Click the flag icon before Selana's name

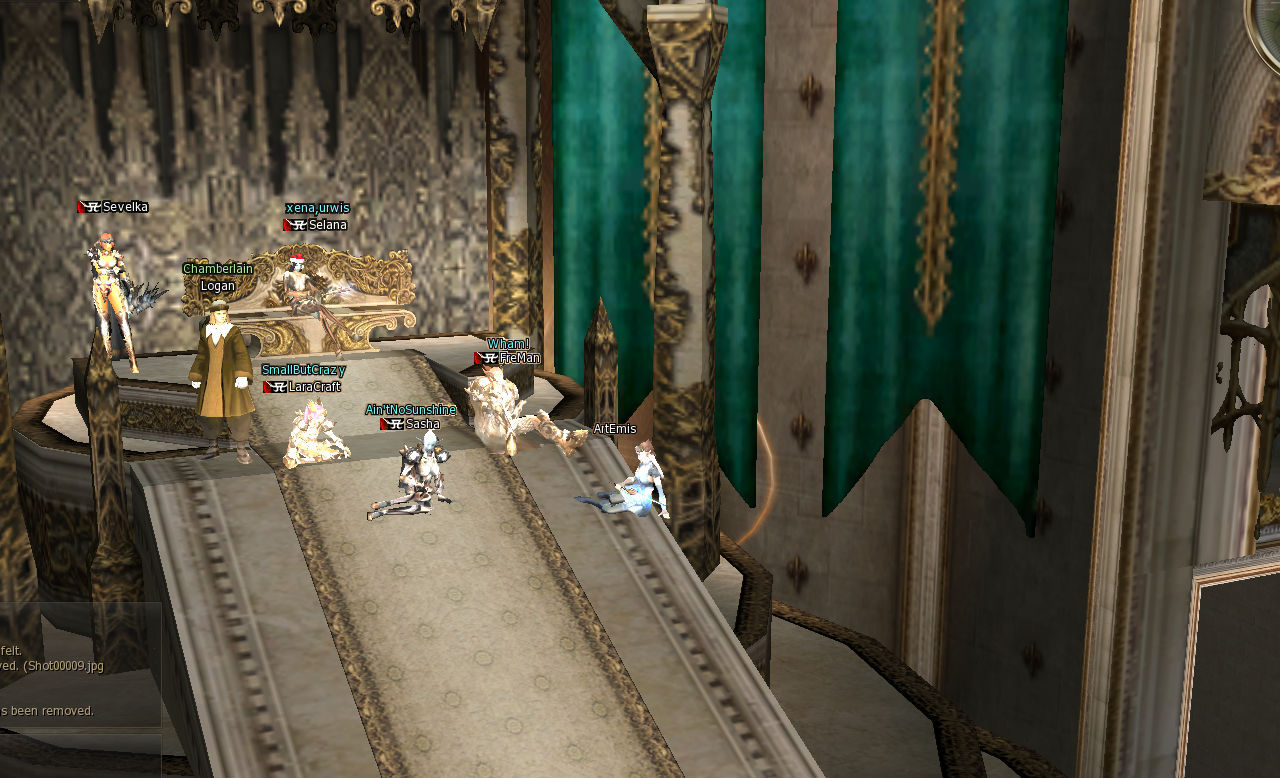[287, 224]
